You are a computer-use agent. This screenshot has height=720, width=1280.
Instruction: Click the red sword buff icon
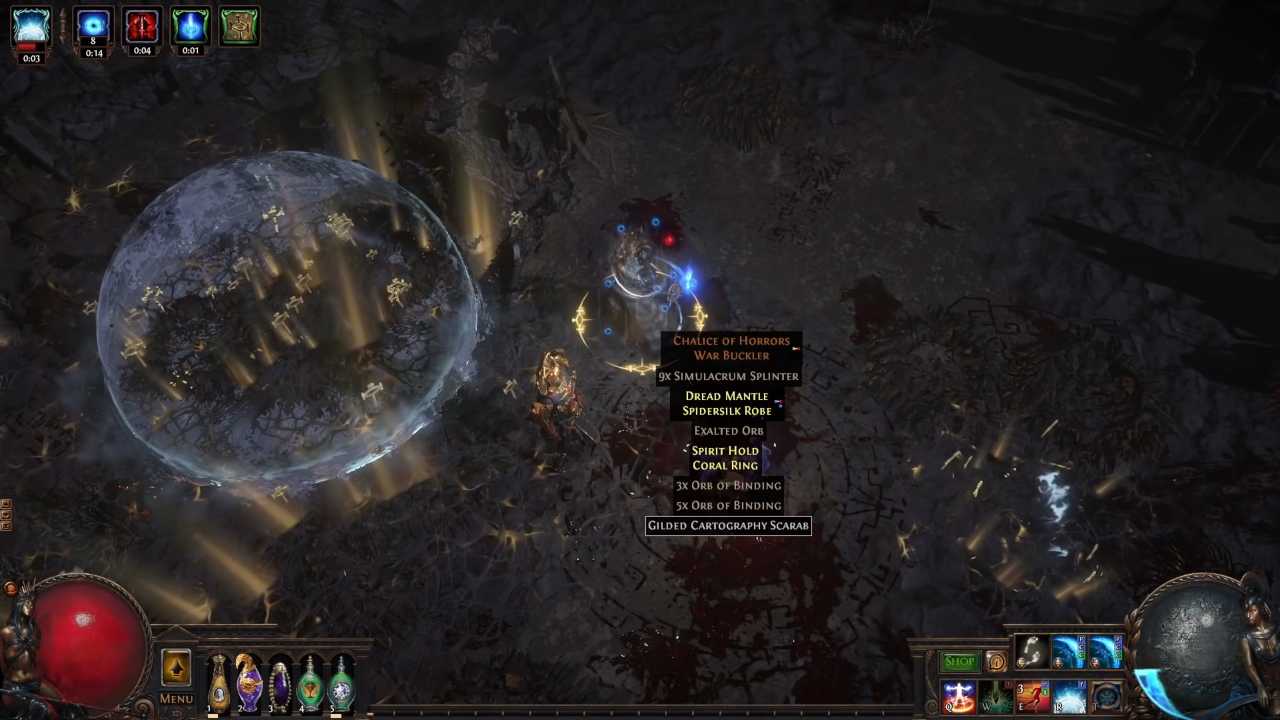(x=142, y=27)
